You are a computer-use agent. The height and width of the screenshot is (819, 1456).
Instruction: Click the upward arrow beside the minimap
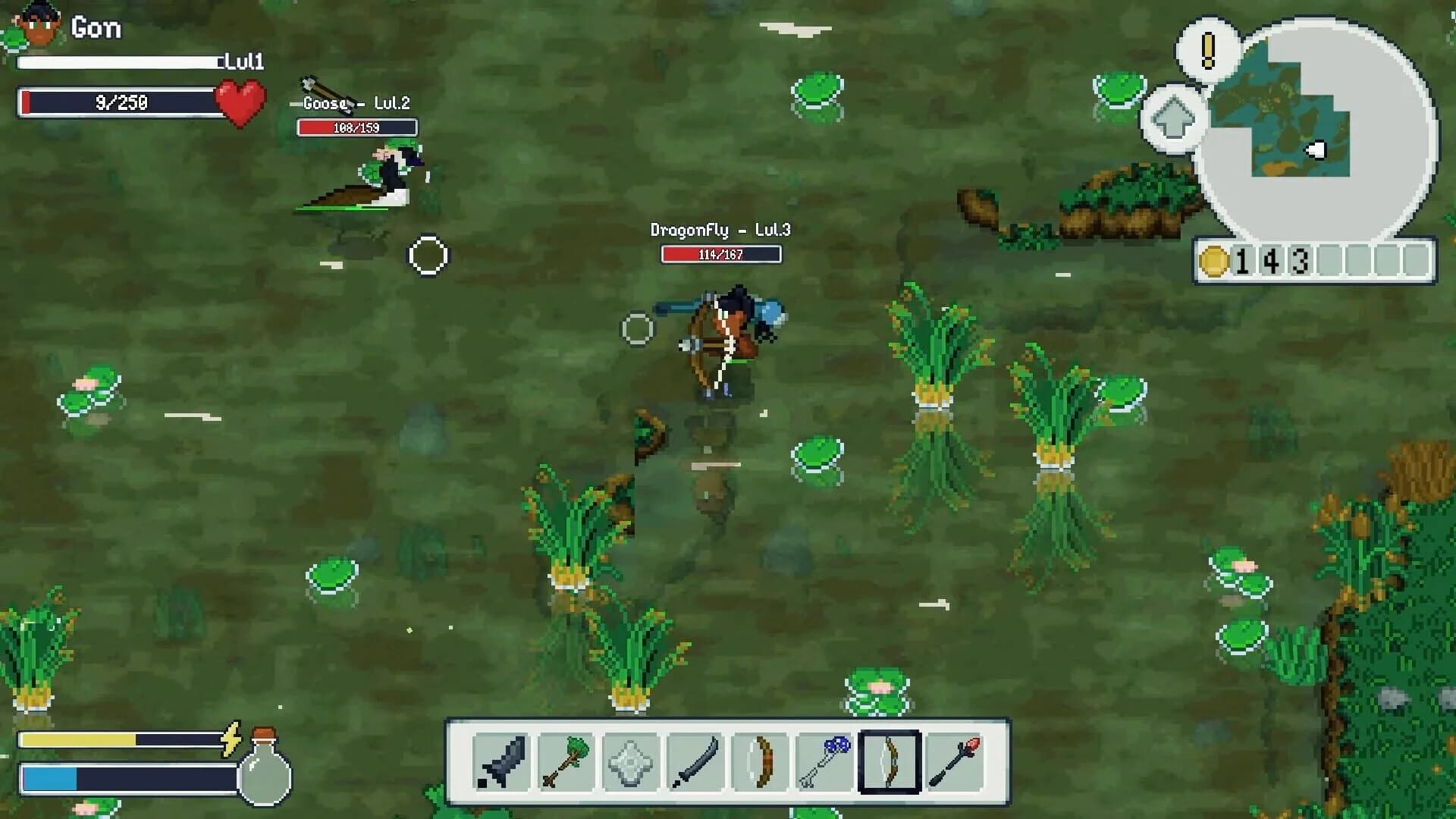pyautogui.click(x=1172, y=118)
